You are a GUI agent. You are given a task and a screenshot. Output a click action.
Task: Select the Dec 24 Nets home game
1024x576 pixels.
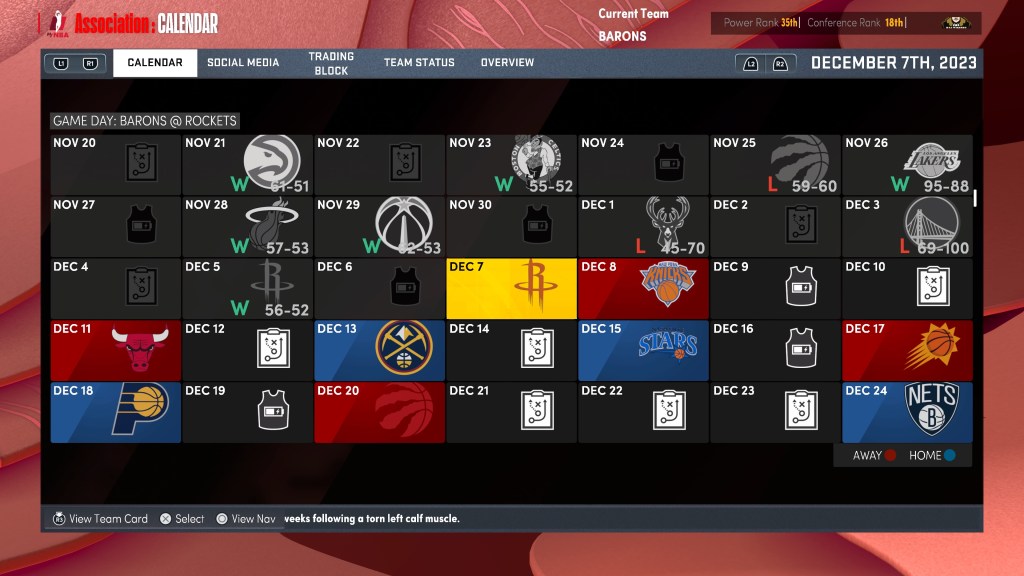coord(907,412)
